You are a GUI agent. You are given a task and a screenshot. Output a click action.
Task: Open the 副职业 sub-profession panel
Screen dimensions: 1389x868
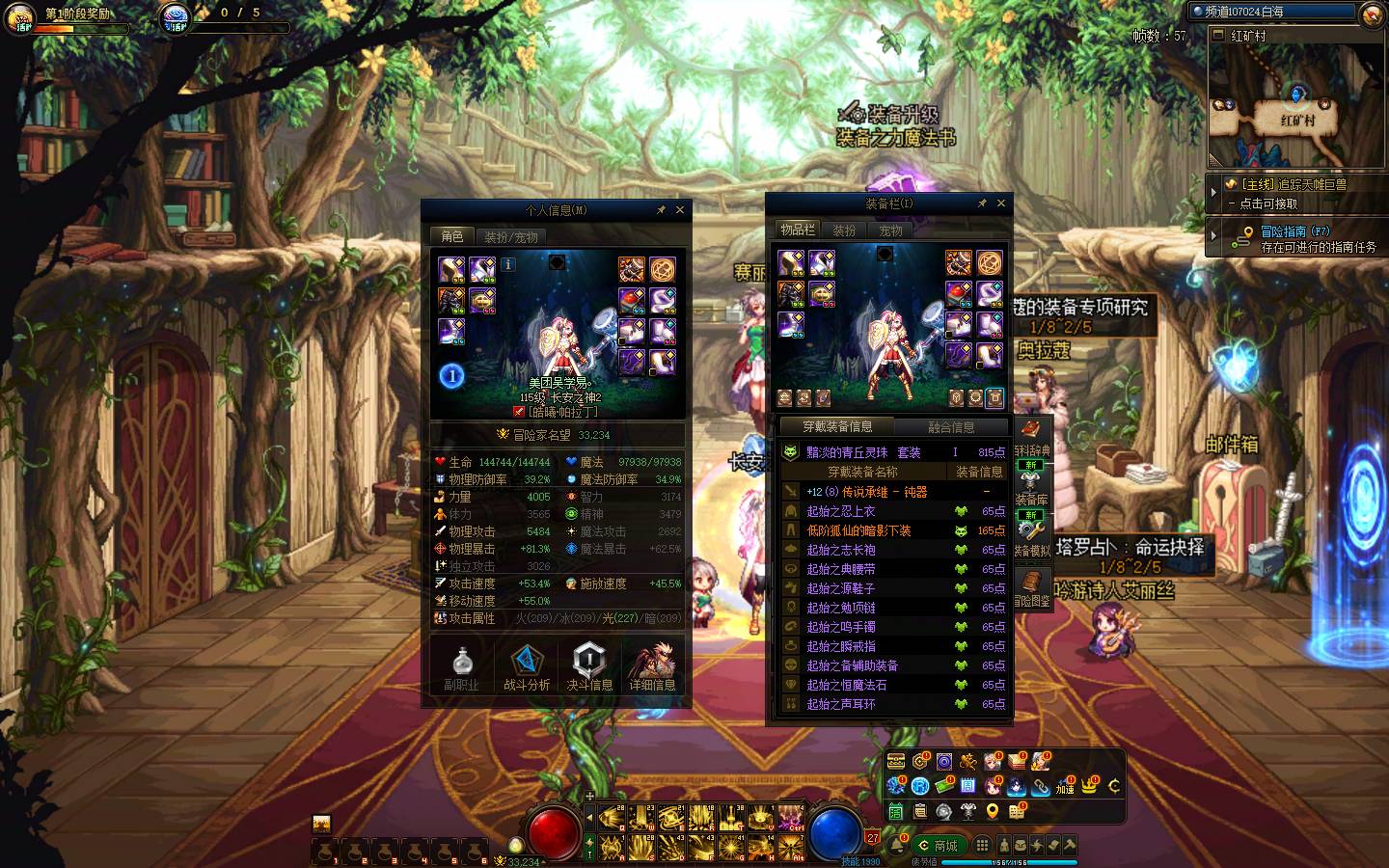[462, 667]
